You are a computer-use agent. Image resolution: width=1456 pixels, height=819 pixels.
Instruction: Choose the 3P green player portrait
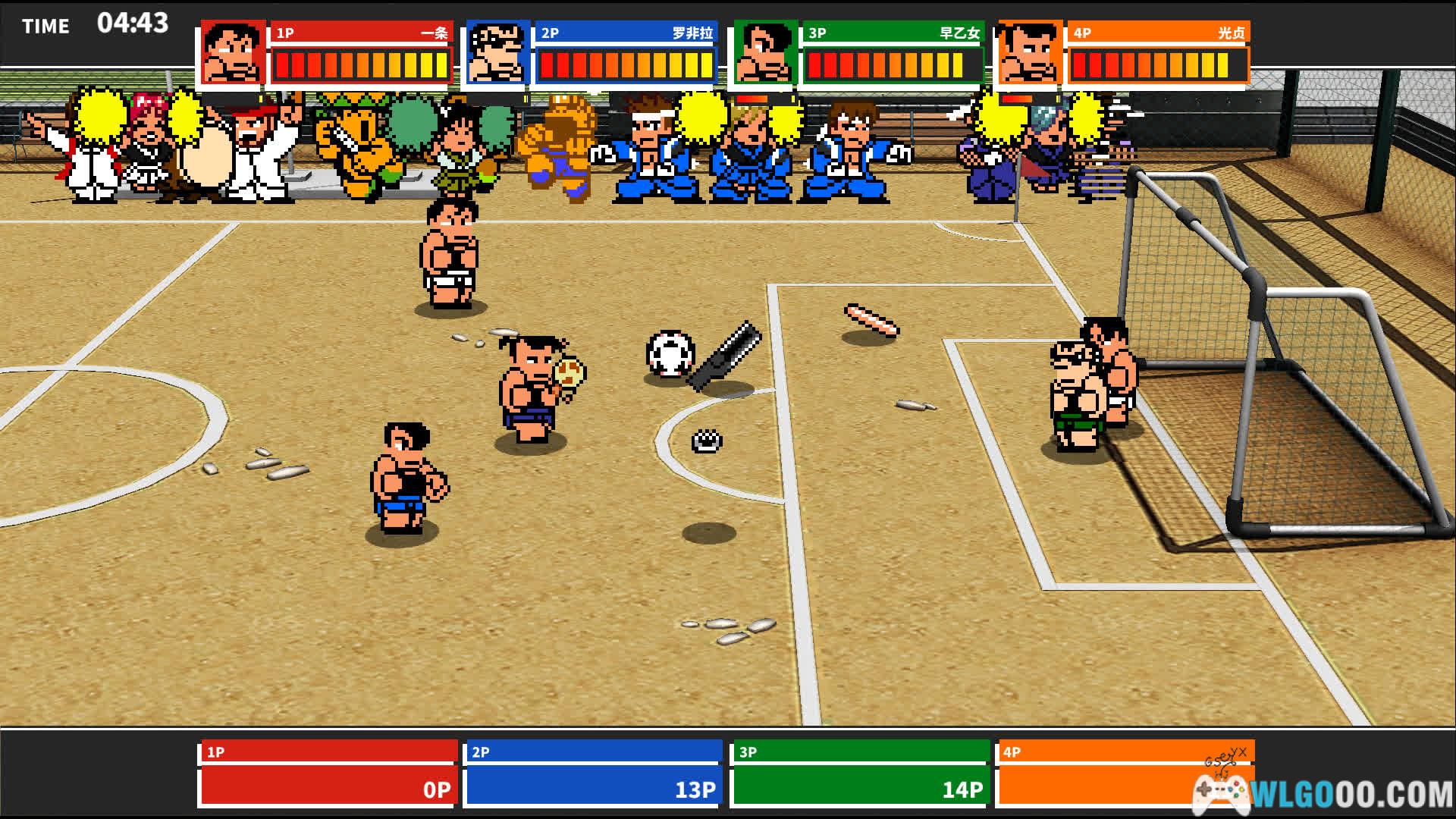764,52
